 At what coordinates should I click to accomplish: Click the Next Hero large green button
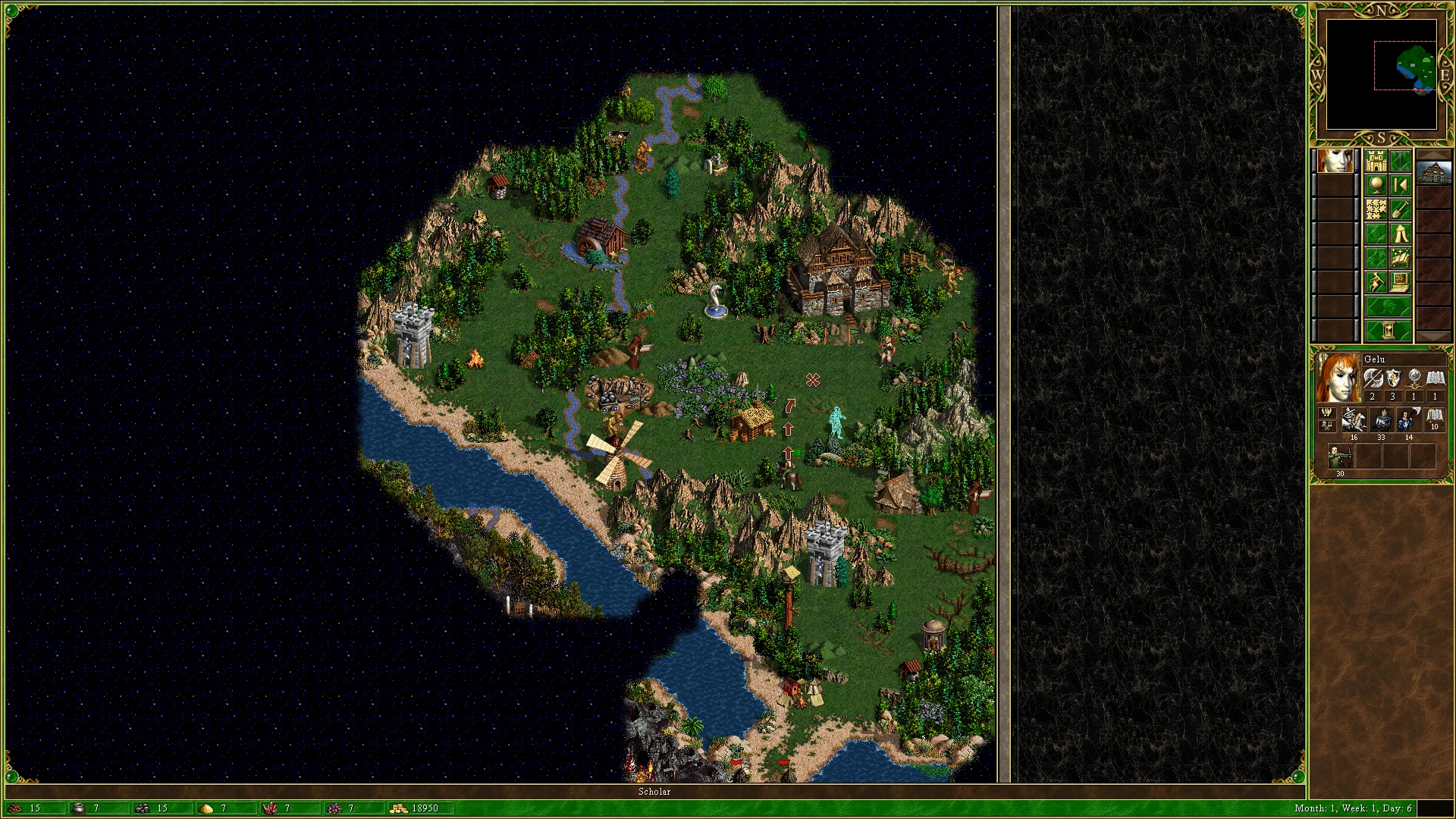click(1388, 305)
